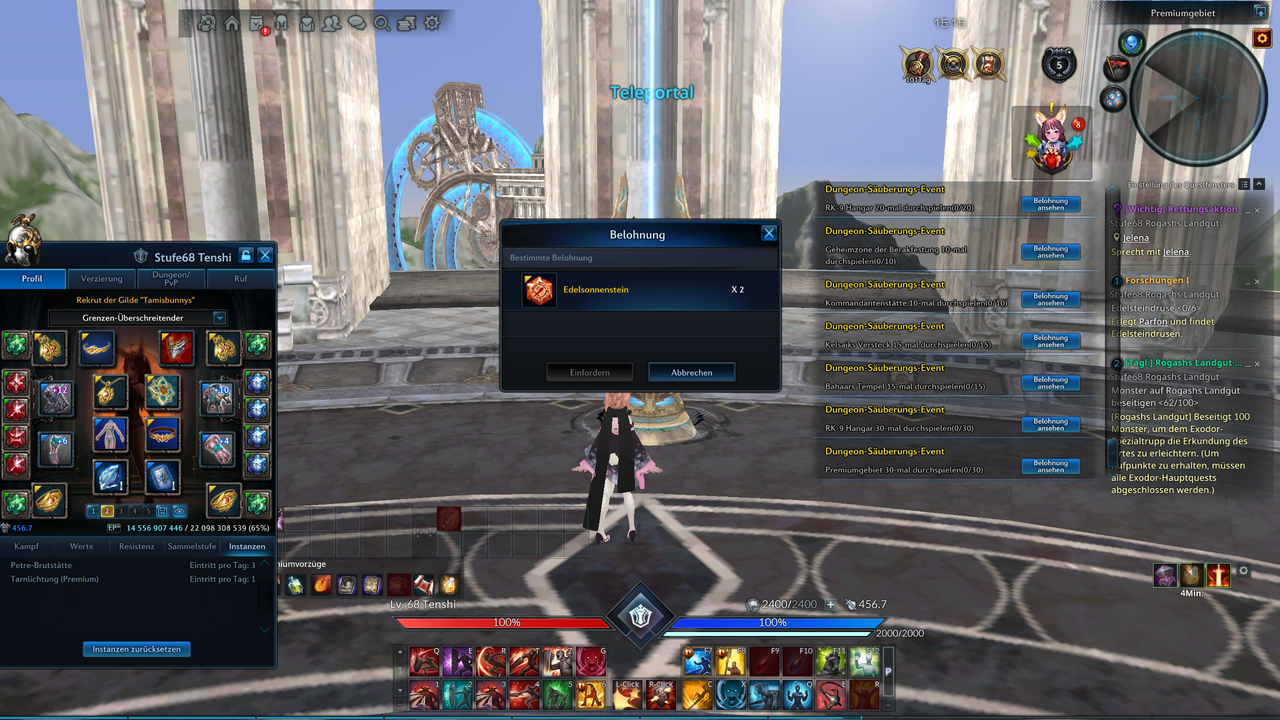Switch to the Verzierung tab
Screen dimensions: 1280x720
(x=102, y=279)
